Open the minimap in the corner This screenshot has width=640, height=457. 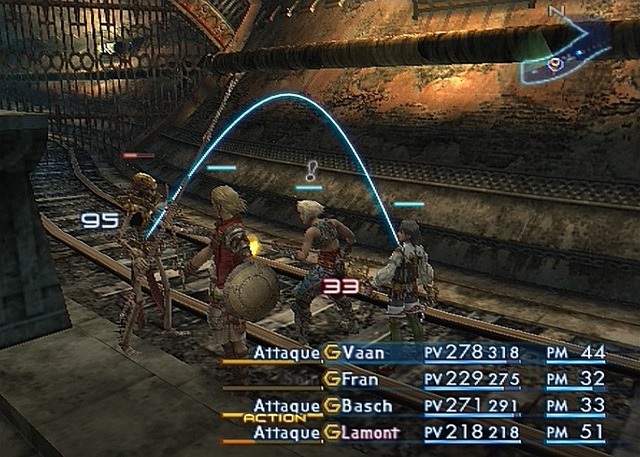click(x=572, y=52)
